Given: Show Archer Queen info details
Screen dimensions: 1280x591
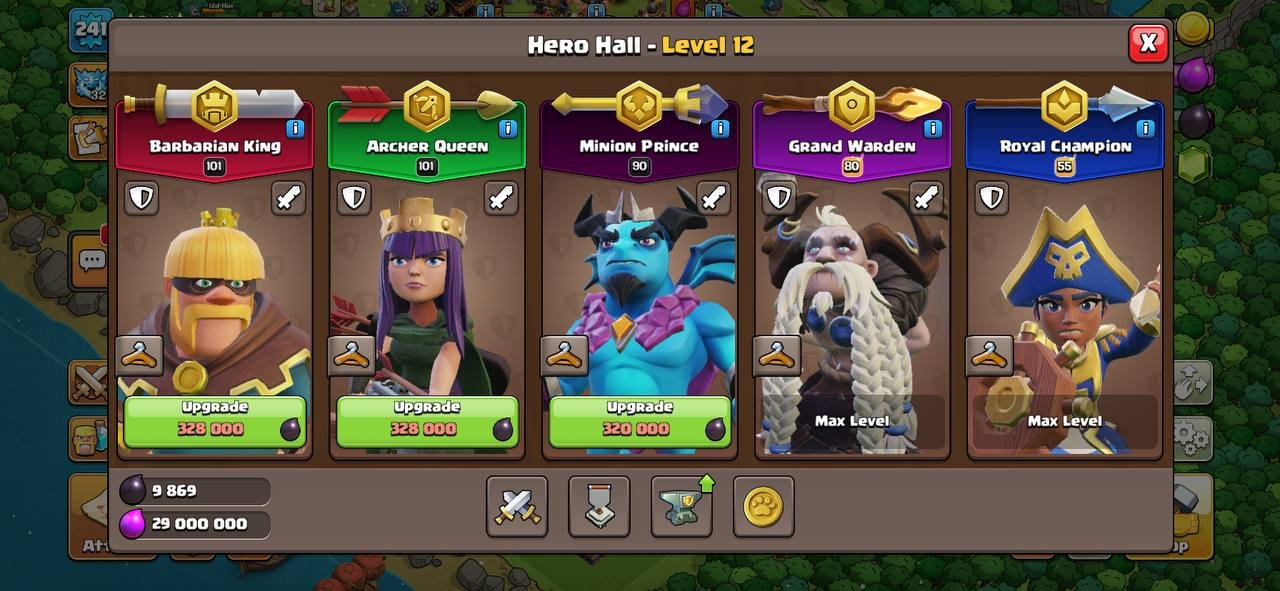Looking at the screenshot, I should tap(507, 128).
